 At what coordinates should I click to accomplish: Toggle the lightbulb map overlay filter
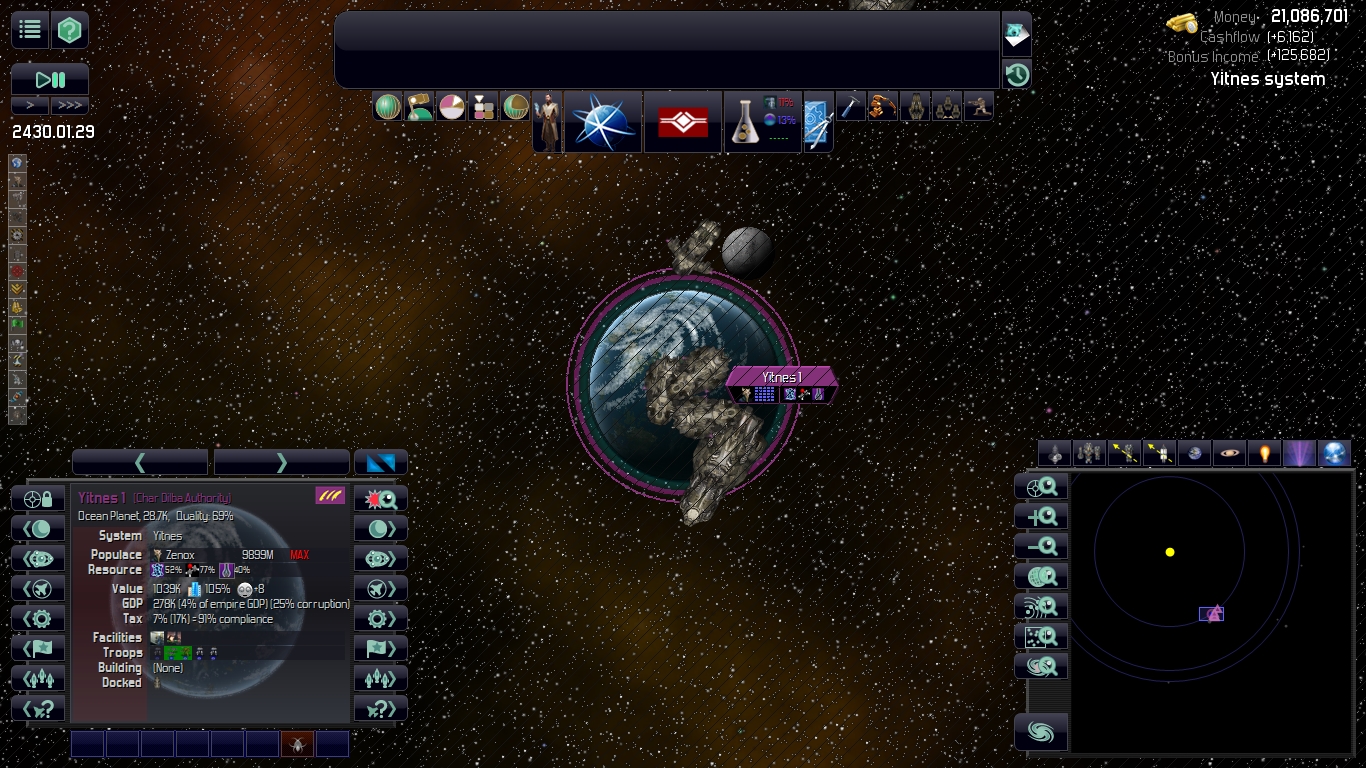(x=1264, y=453)
